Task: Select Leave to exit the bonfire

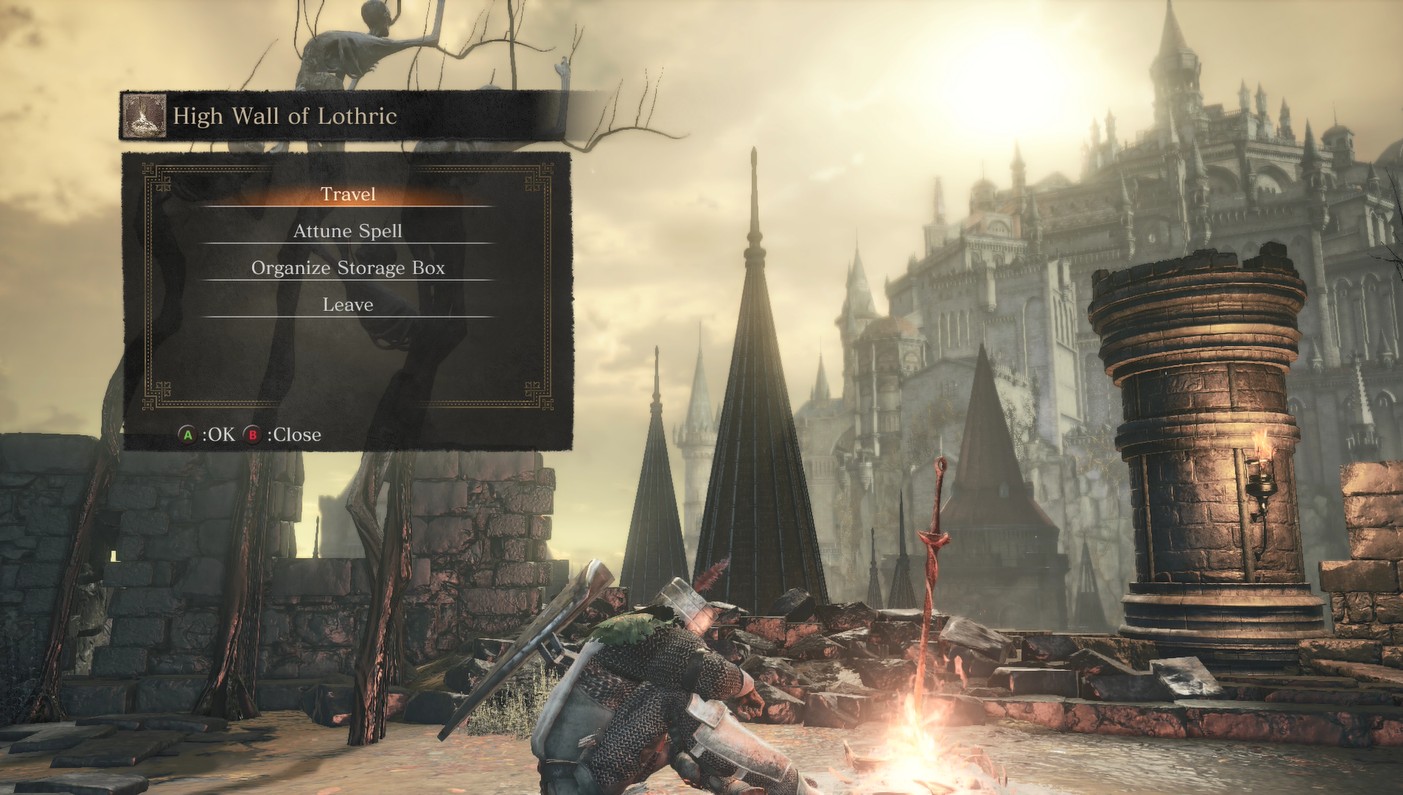Action: (348, 305)
